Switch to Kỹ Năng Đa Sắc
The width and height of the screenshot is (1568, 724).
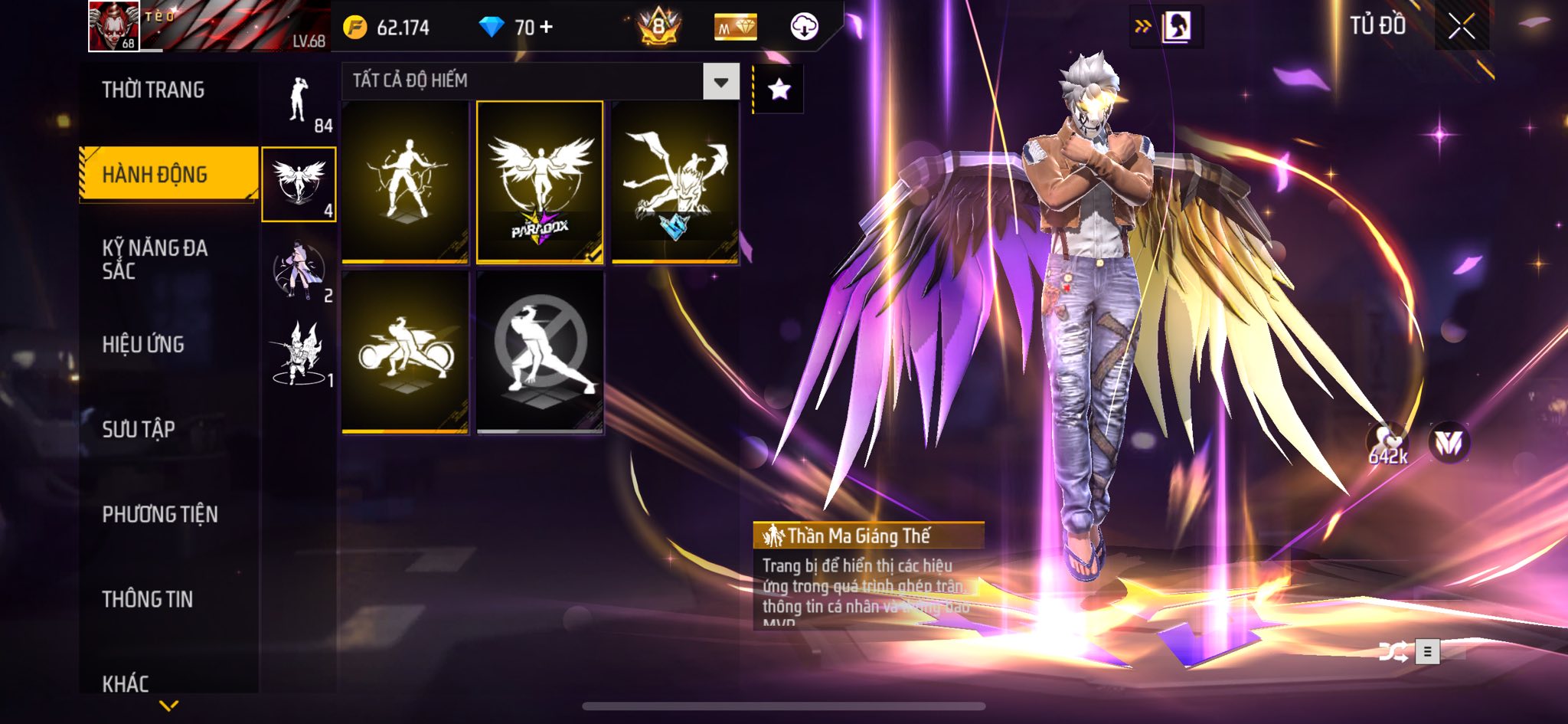(x=155, y=259)
